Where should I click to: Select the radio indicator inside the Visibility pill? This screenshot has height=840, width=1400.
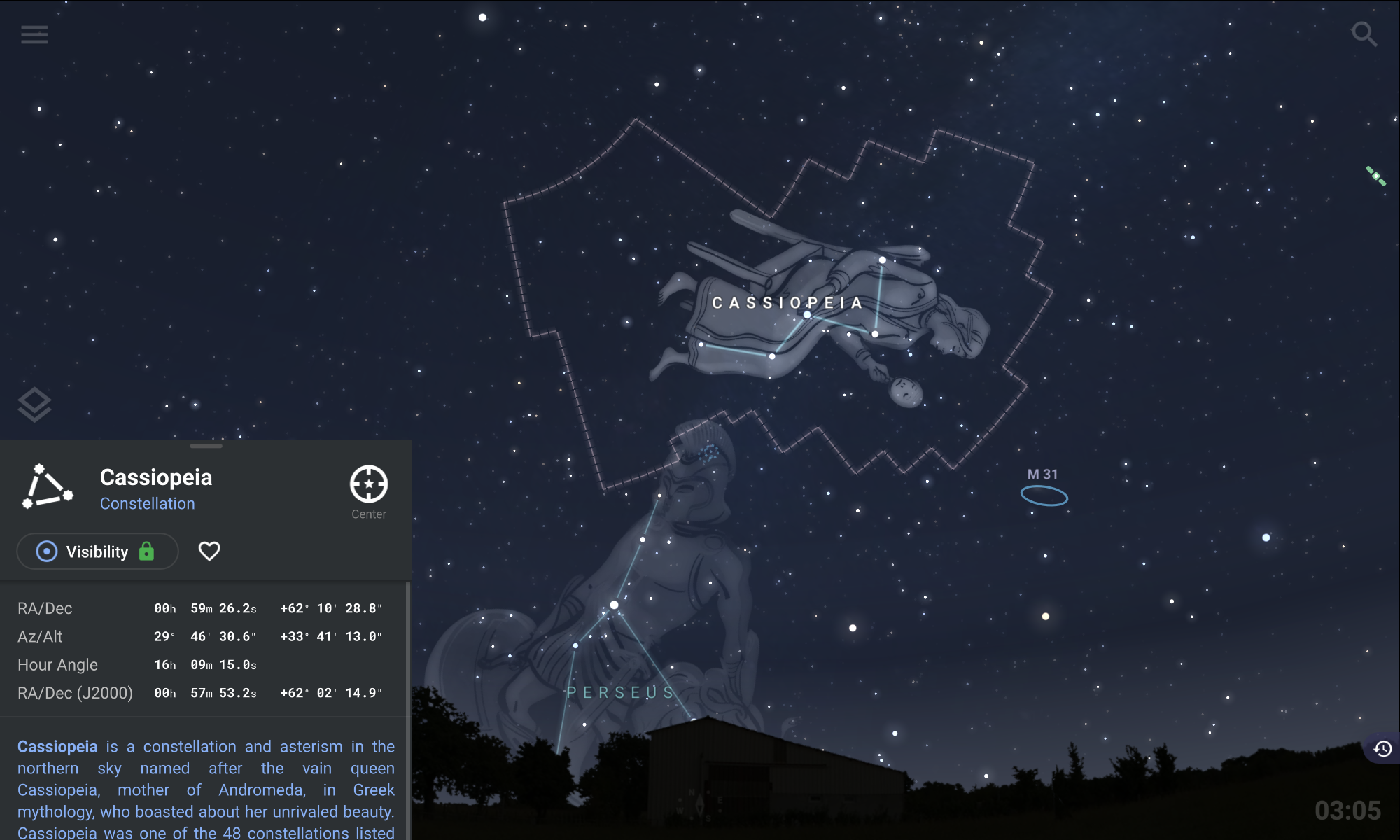[46, 552]
